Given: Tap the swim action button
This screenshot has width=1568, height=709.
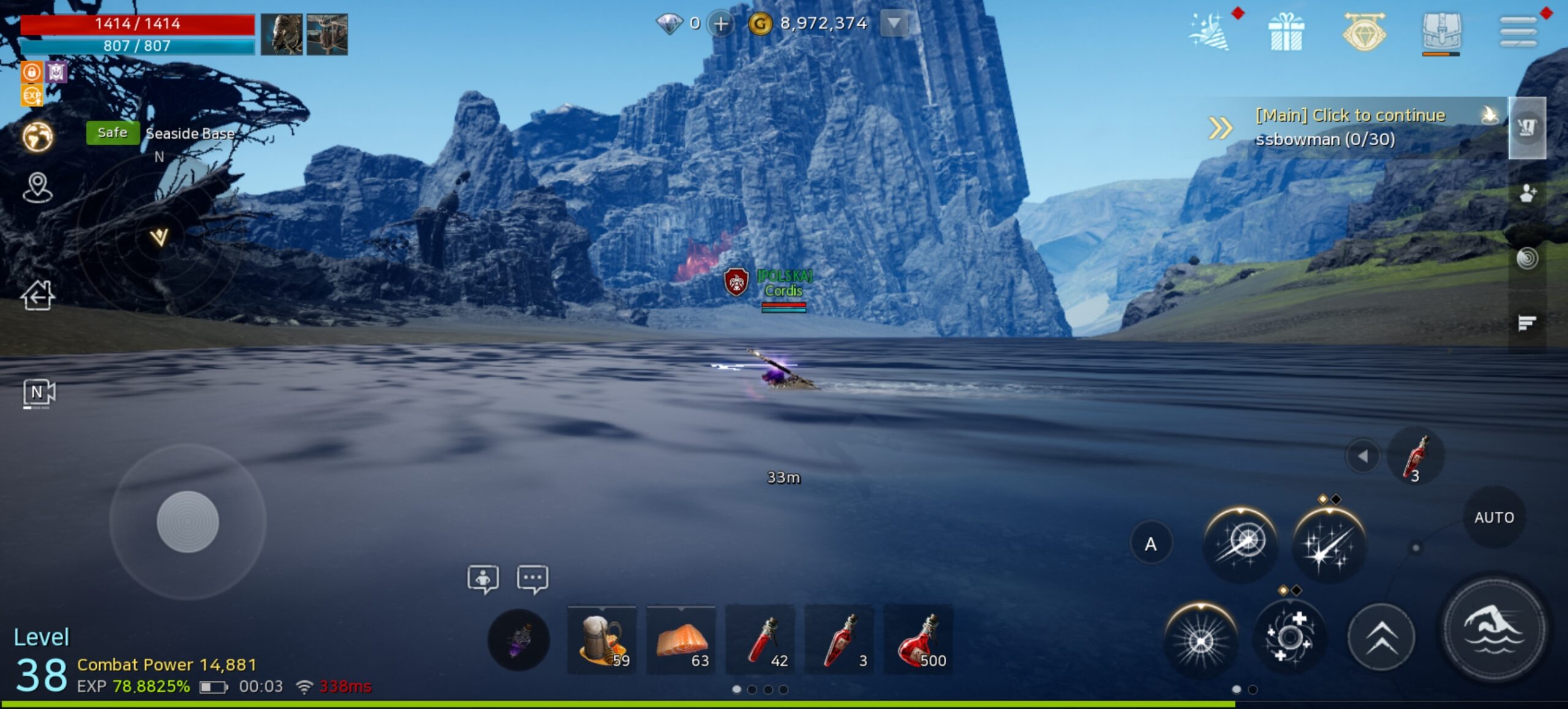Looking at the screenshot, I should (1494, 629).
